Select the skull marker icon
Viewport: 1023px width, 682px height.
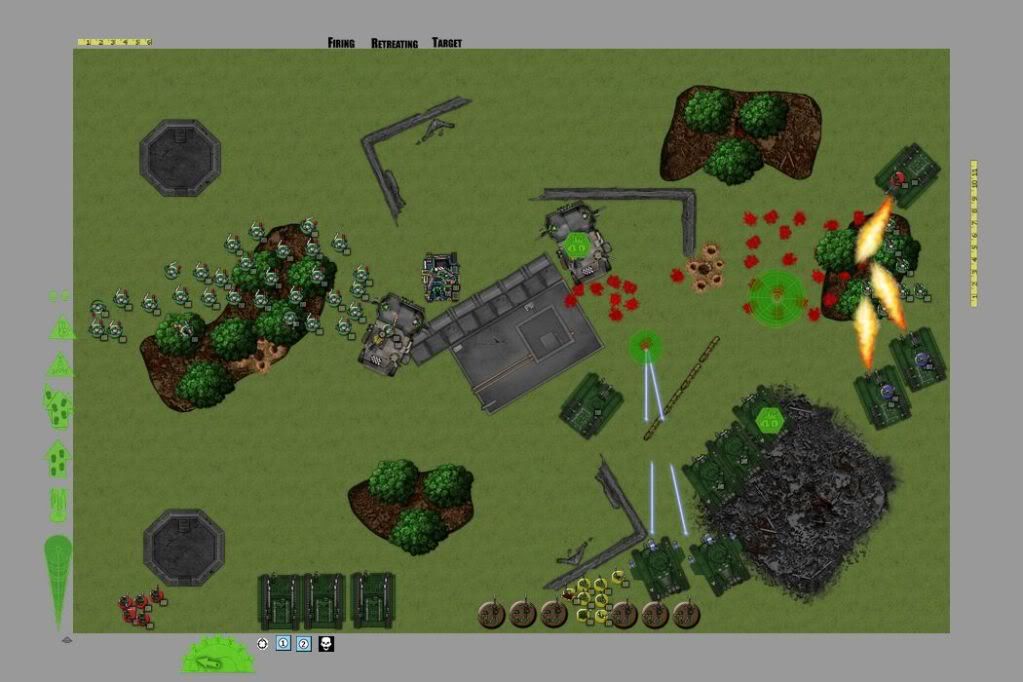point(326,644)
